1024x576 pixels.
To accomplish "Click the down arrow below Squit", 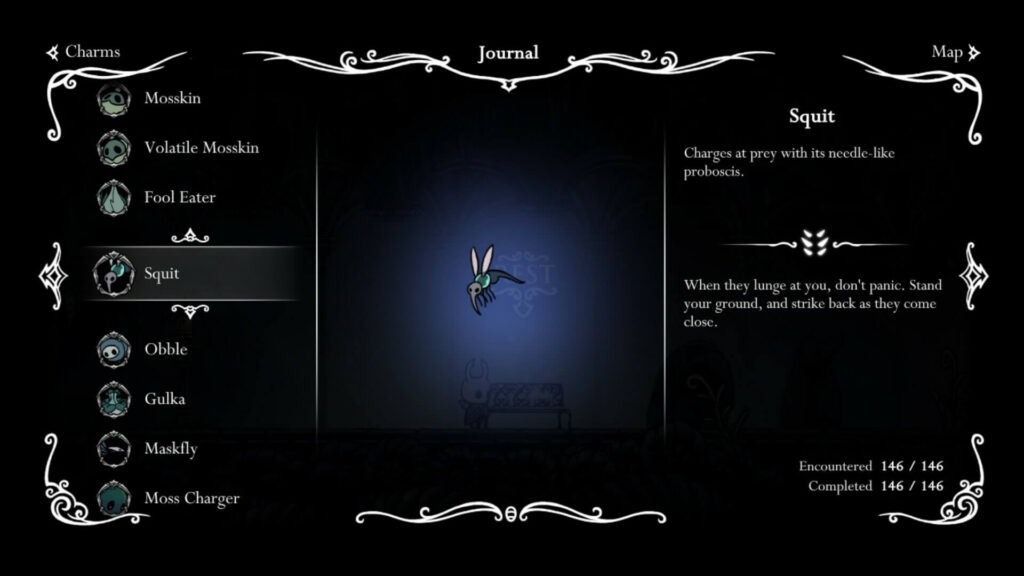I will click(190, 310).
